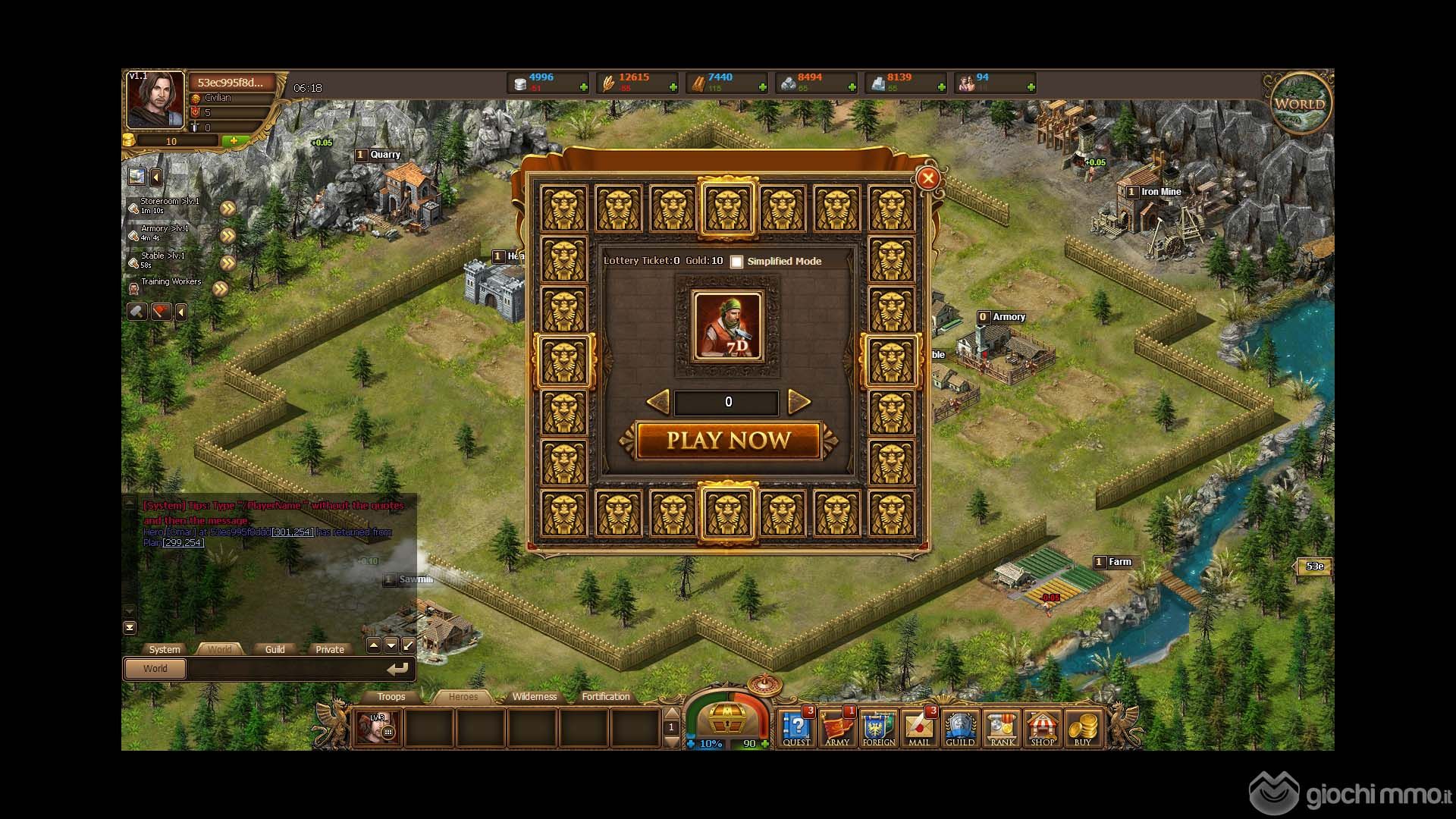Click the chat message input field
This screenshot has width=1456, height=819.
tap(284, 669)
